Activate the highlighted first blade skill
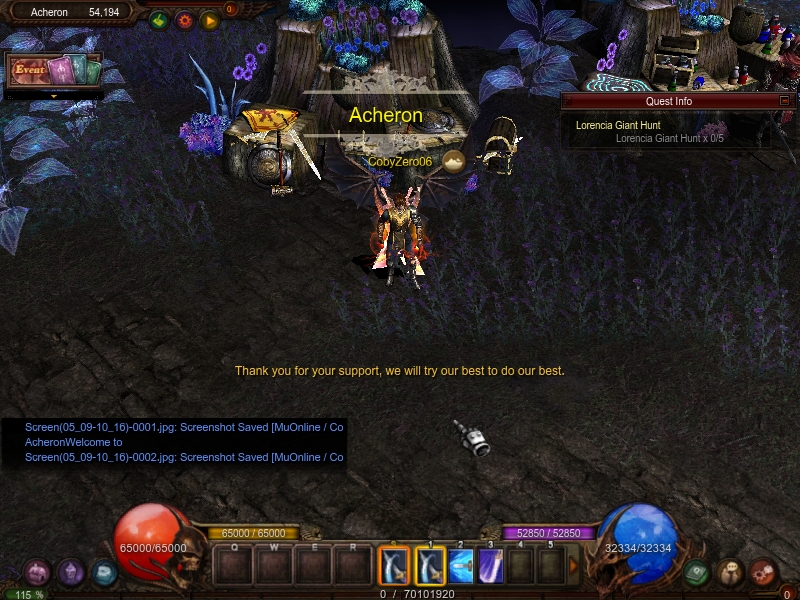800x600 pixels. pyautogui.click(x=397, y=567)
